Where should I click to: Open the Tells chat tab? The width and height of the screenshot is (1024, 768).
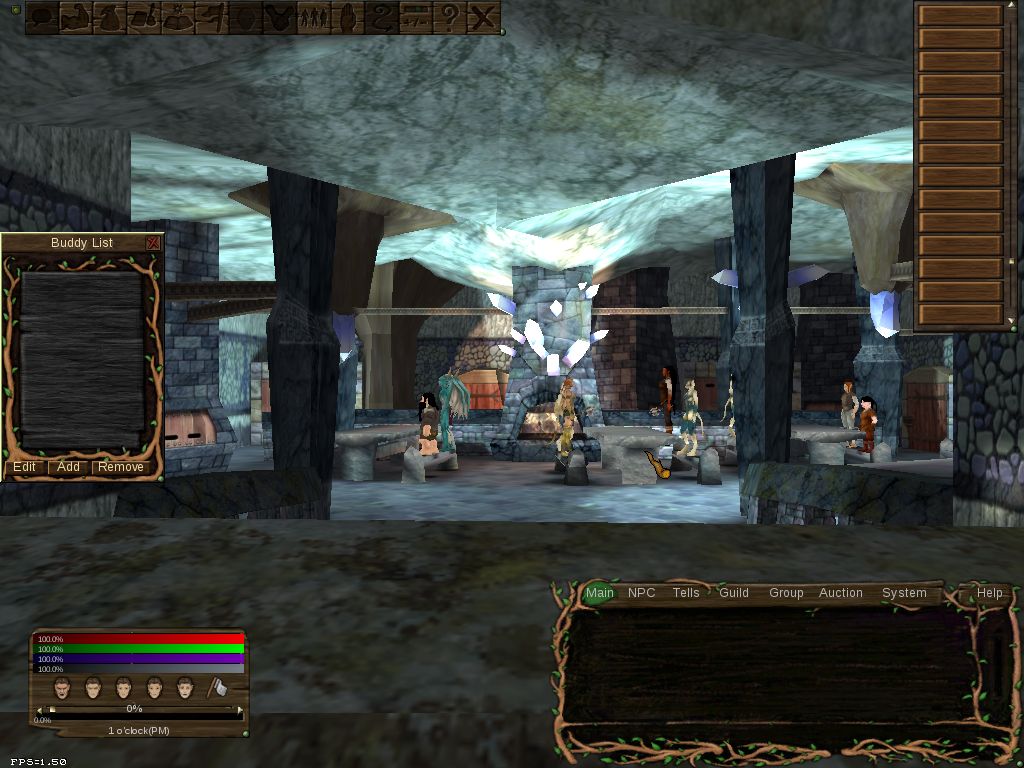[686, 593]
